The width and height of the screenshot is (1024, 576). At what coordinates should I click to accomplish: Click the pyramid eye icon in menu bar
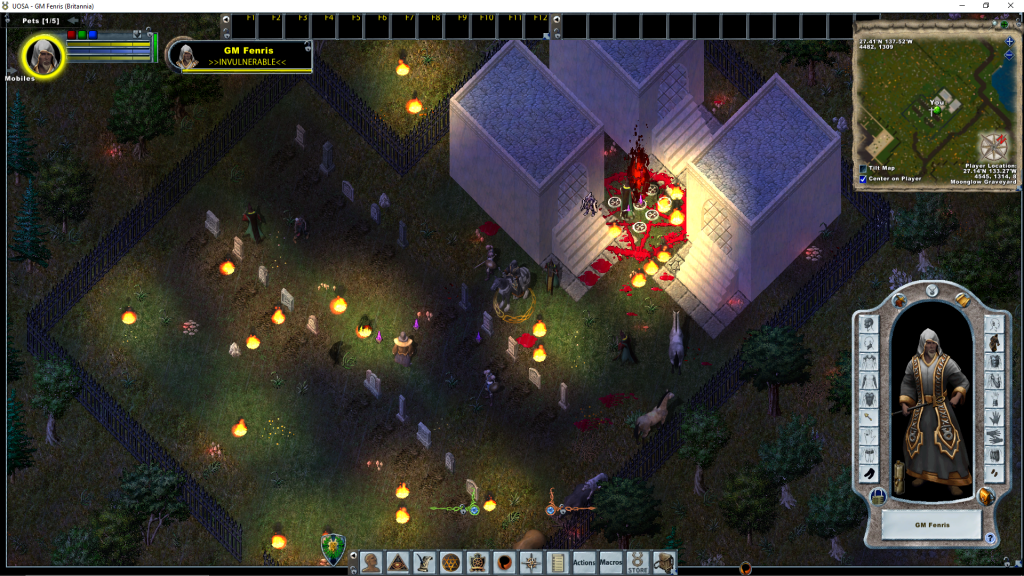point(397,563)
